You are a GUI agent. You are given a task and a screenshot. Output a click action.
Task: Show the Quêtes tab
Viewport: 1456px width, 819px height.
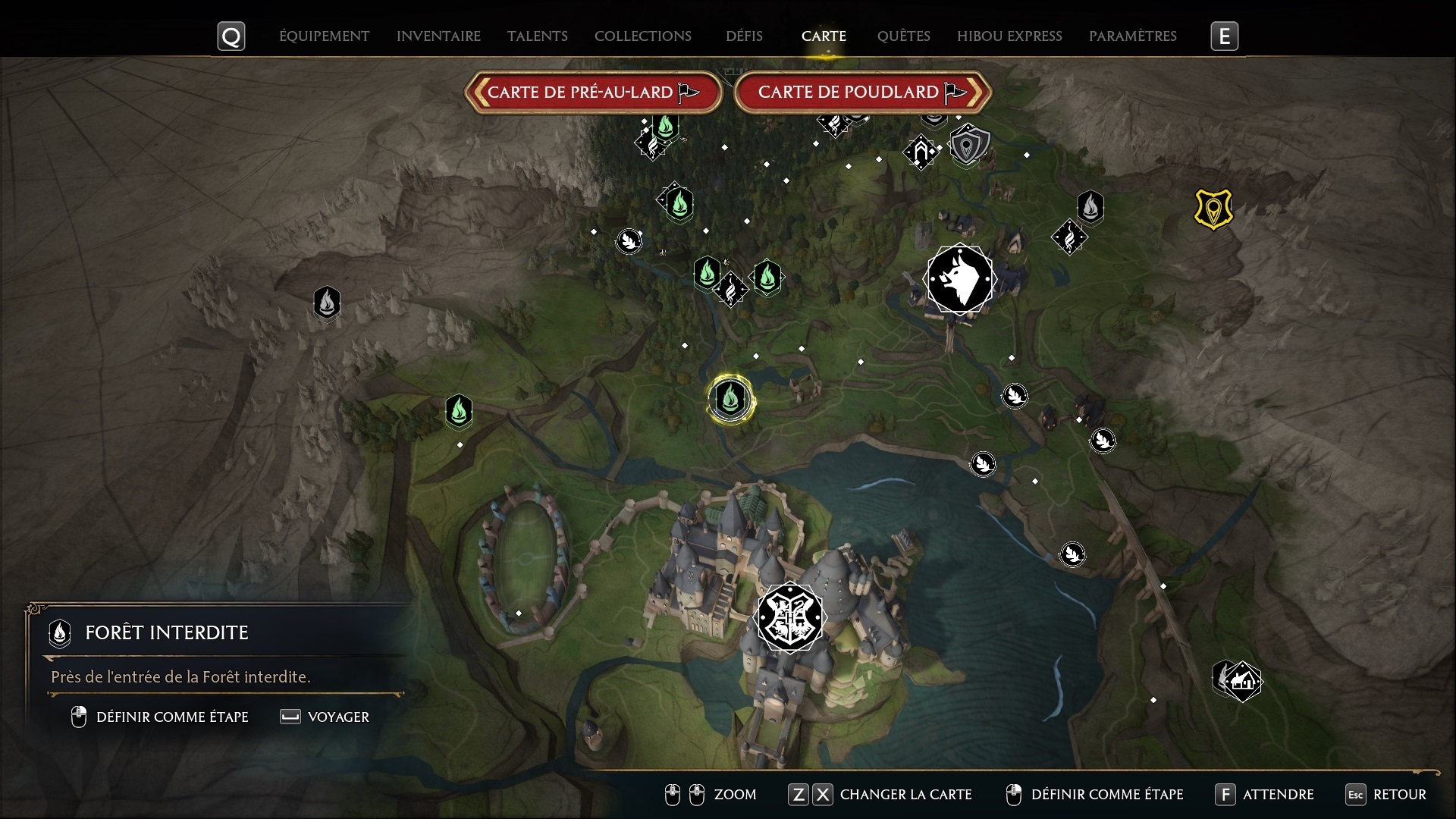(903, 36)
